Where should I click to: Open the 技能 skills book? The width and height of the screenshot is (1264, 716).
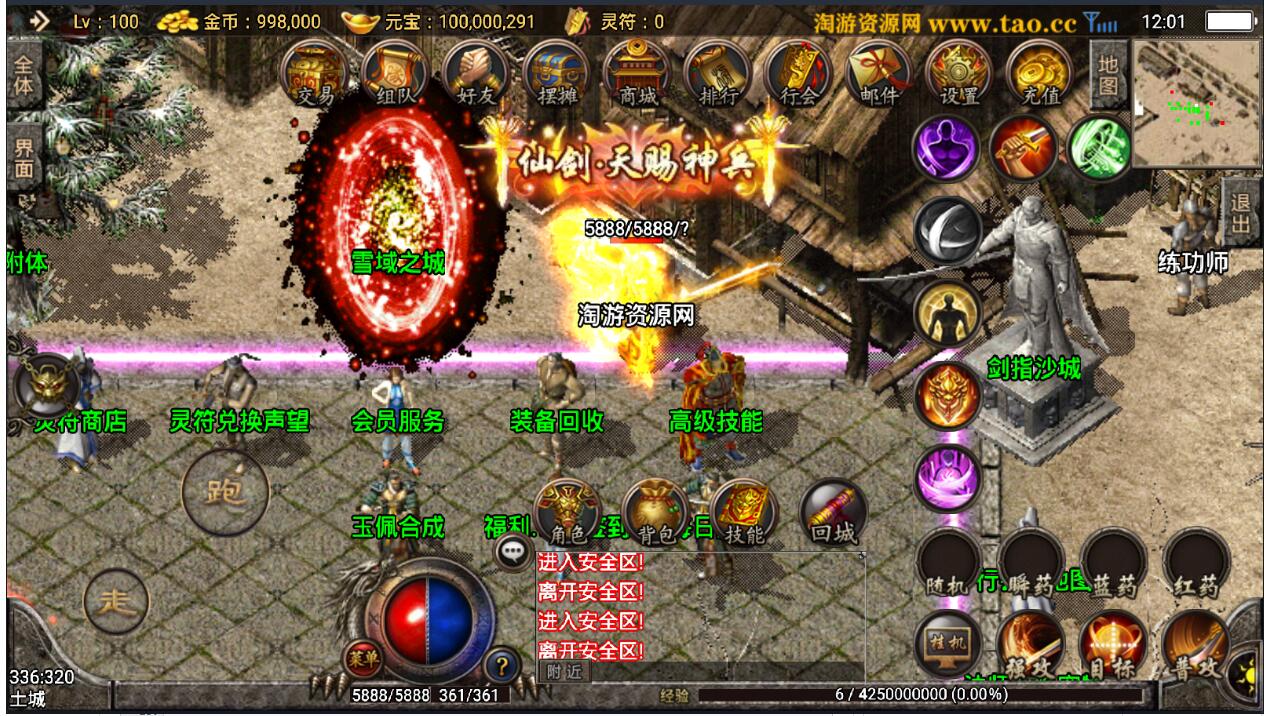[x=744, y=514]
